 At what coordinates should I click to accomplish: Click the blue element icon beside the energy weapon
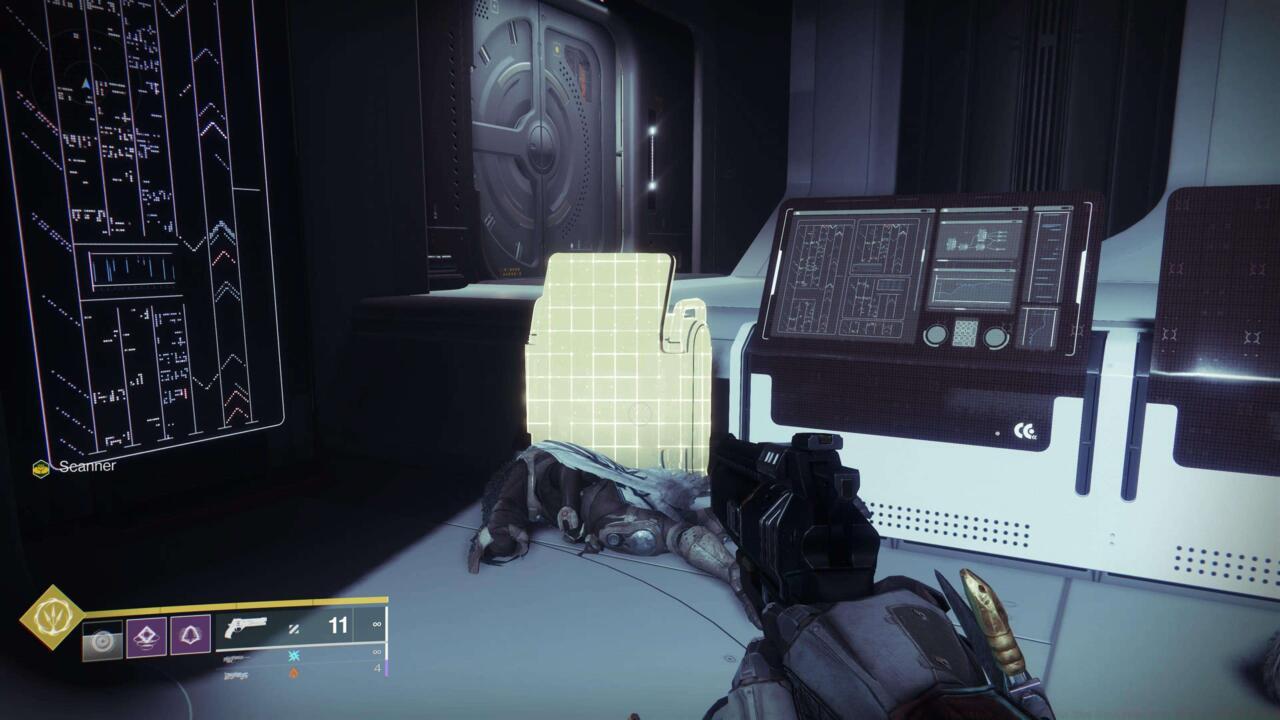294,655
